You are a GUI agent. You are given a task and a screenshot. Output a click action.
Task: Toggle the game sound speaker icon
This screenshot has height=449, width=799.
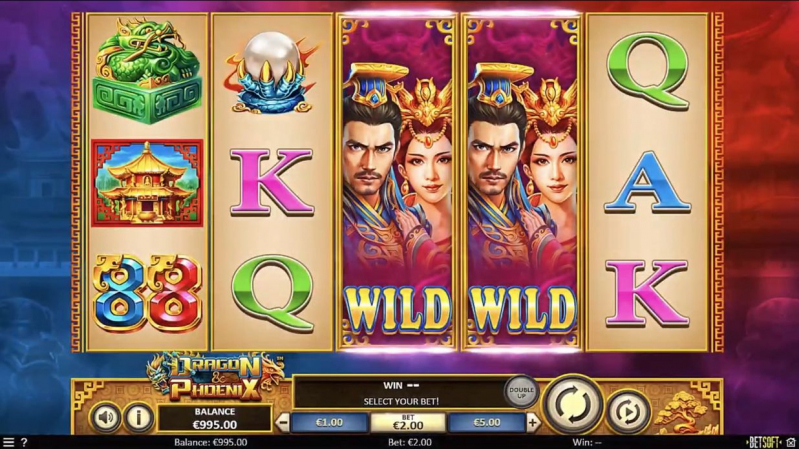coord(104,417)
